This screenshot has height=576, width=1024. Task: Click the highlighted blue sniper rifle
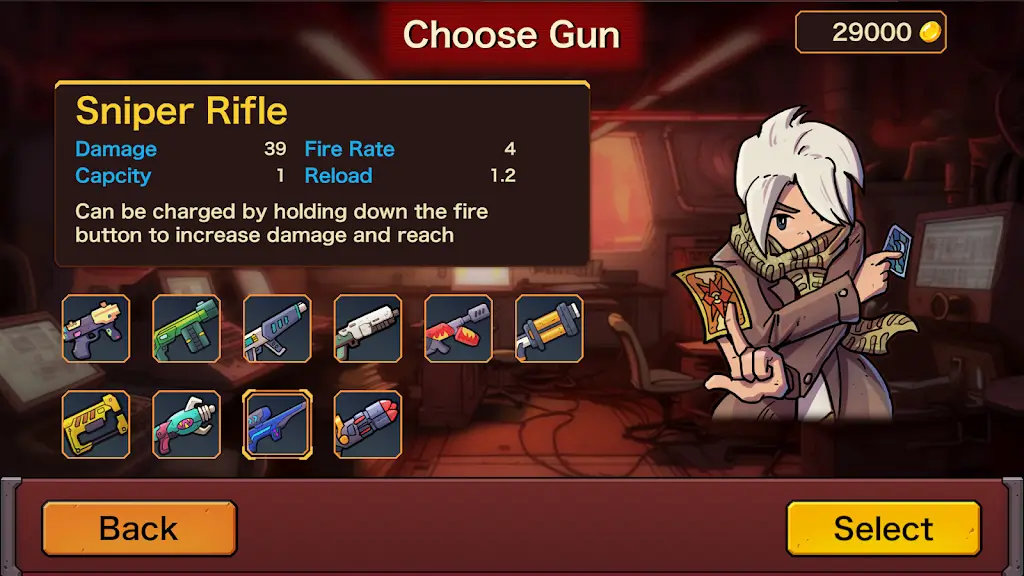point(277,424)
